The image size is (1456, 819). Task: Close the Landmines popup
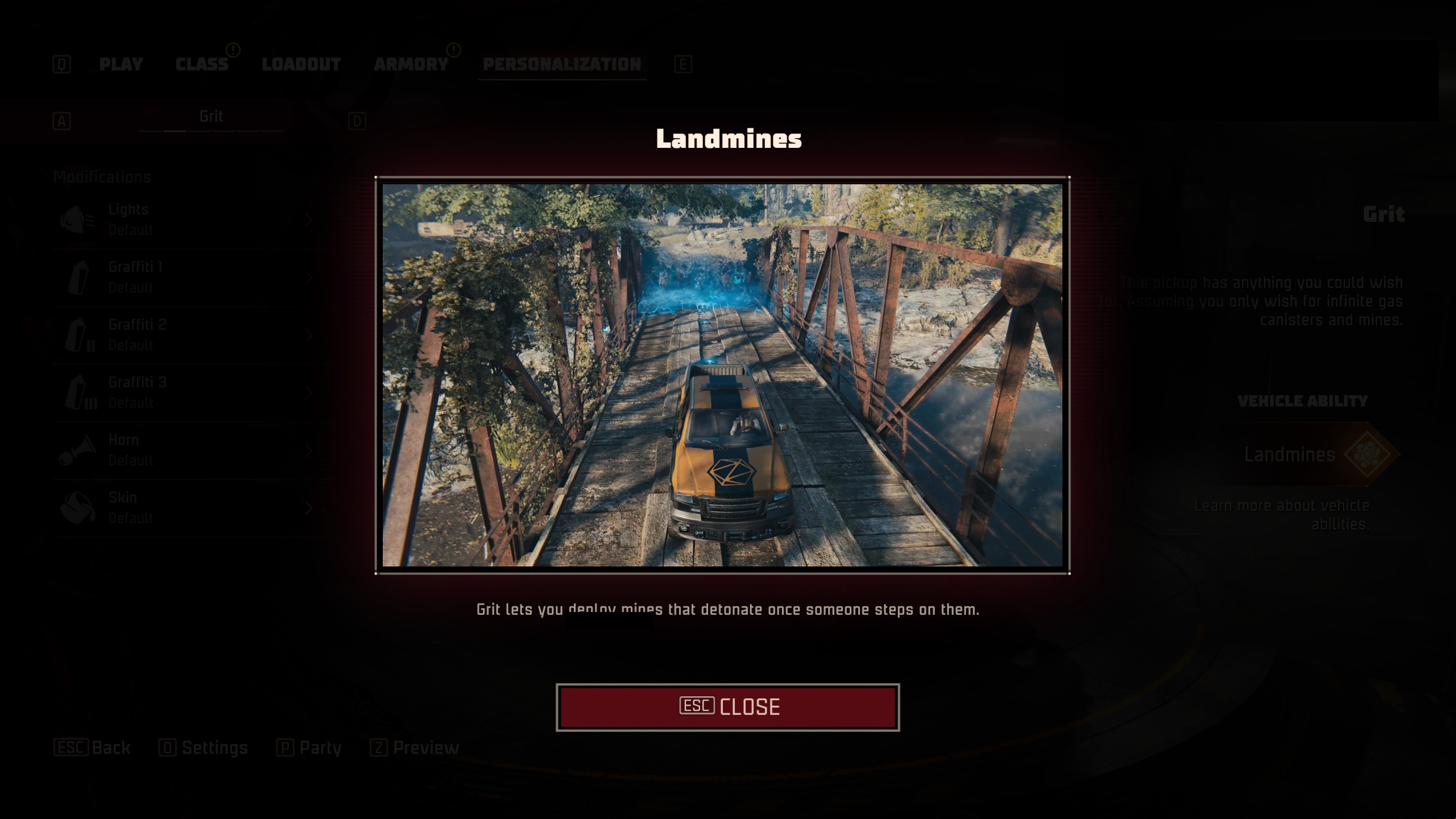(727, 707)
